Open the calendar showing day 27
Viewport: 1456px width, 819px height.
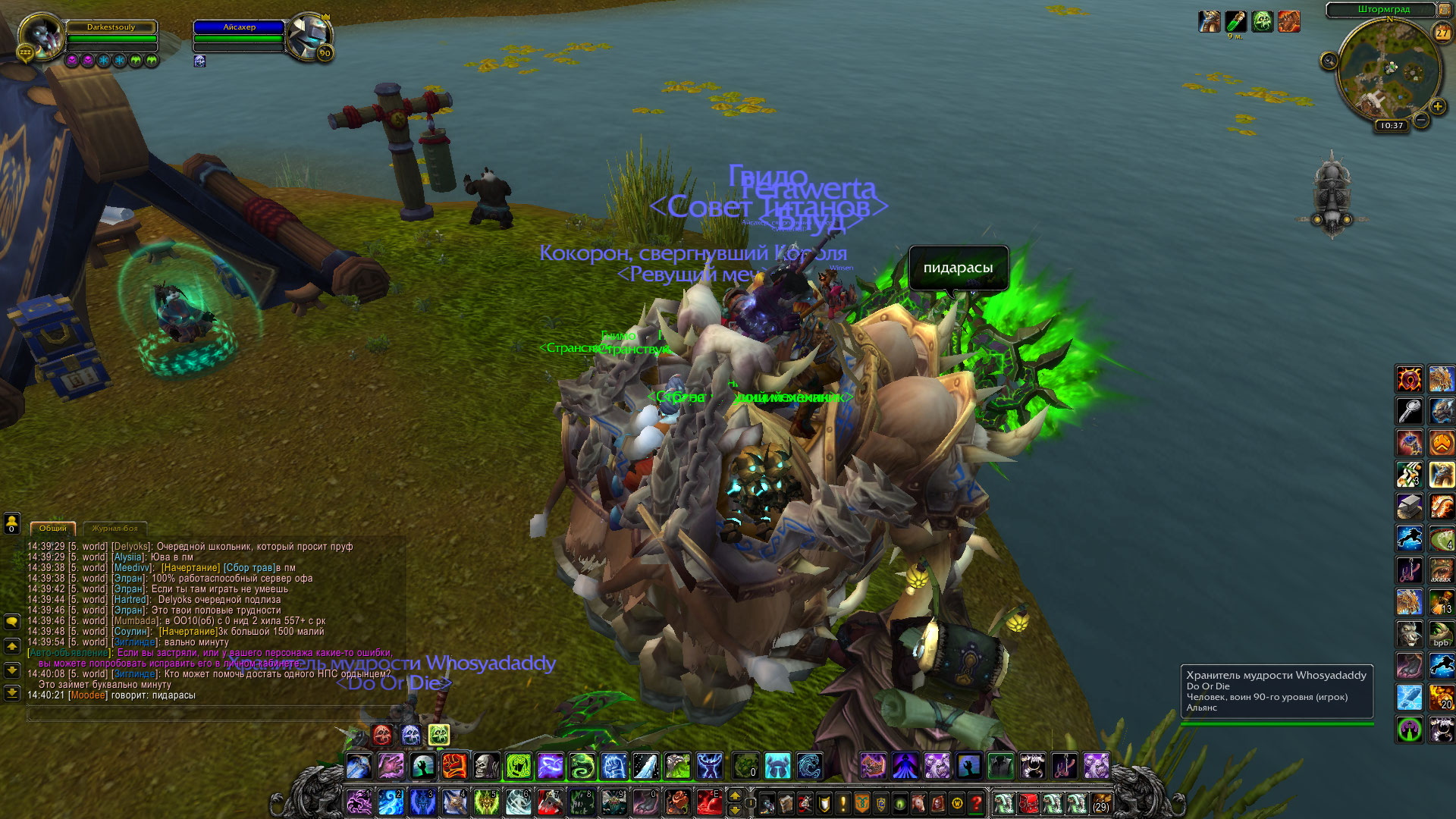coord(1442,33)
